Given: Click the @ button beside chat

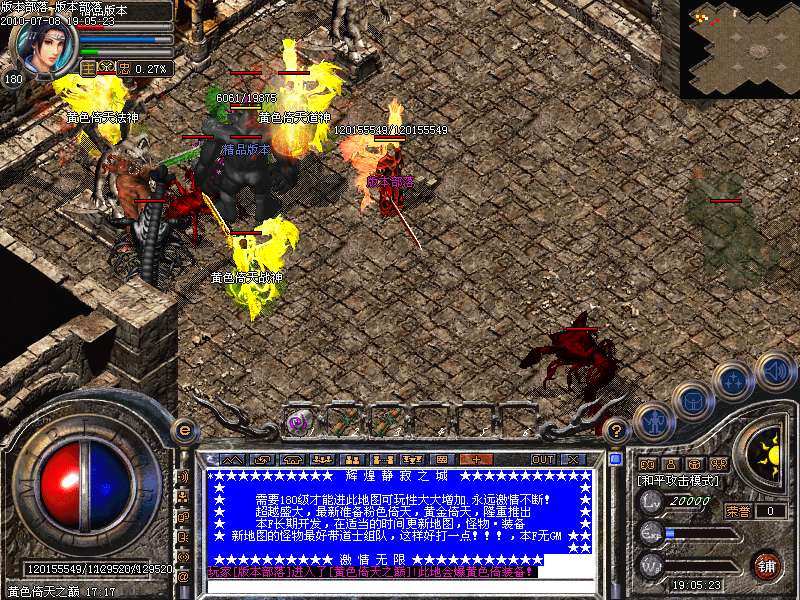Looking at the screenshot, I should (x=184, y=575).
